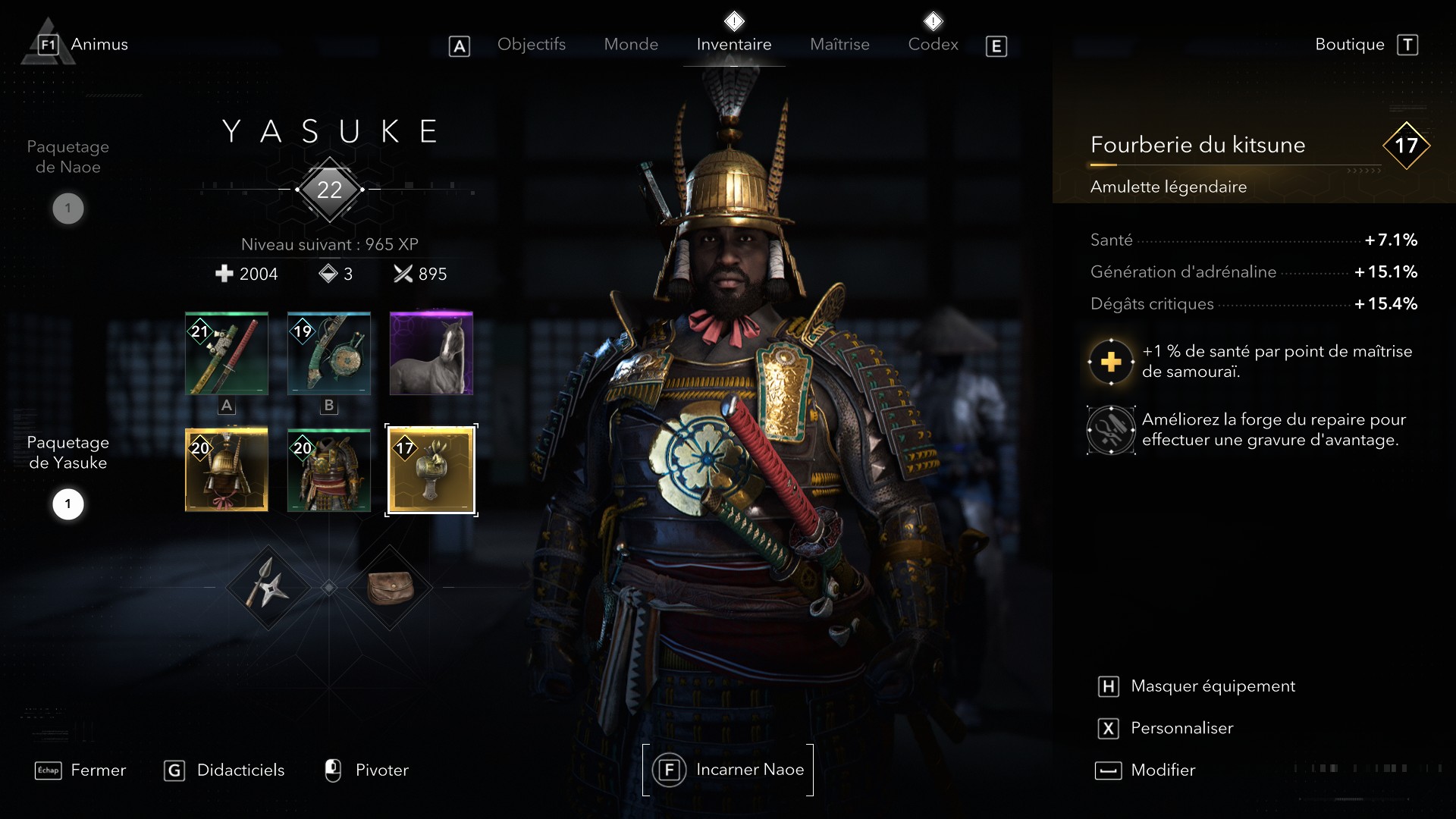The height and width of the screenshot is (819, 1456).
Task: Select Yasuke's golden kabuto helmet slot
Action: (226, 470)
